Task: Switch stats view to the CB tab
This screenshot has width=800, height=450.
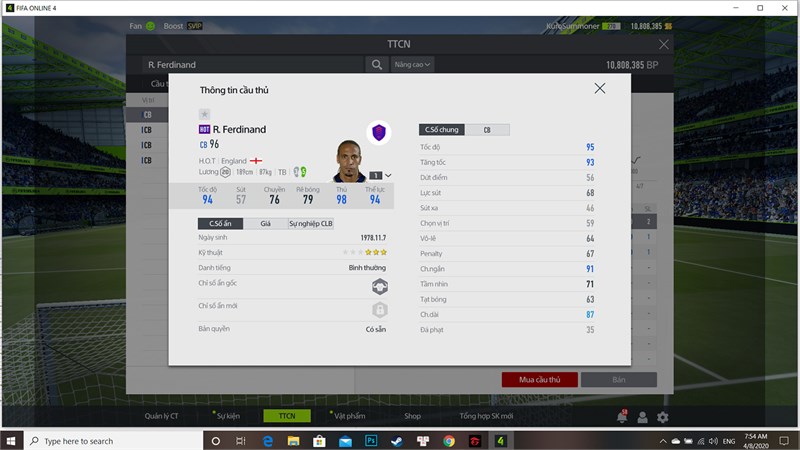Action: [x=487, y=130]
